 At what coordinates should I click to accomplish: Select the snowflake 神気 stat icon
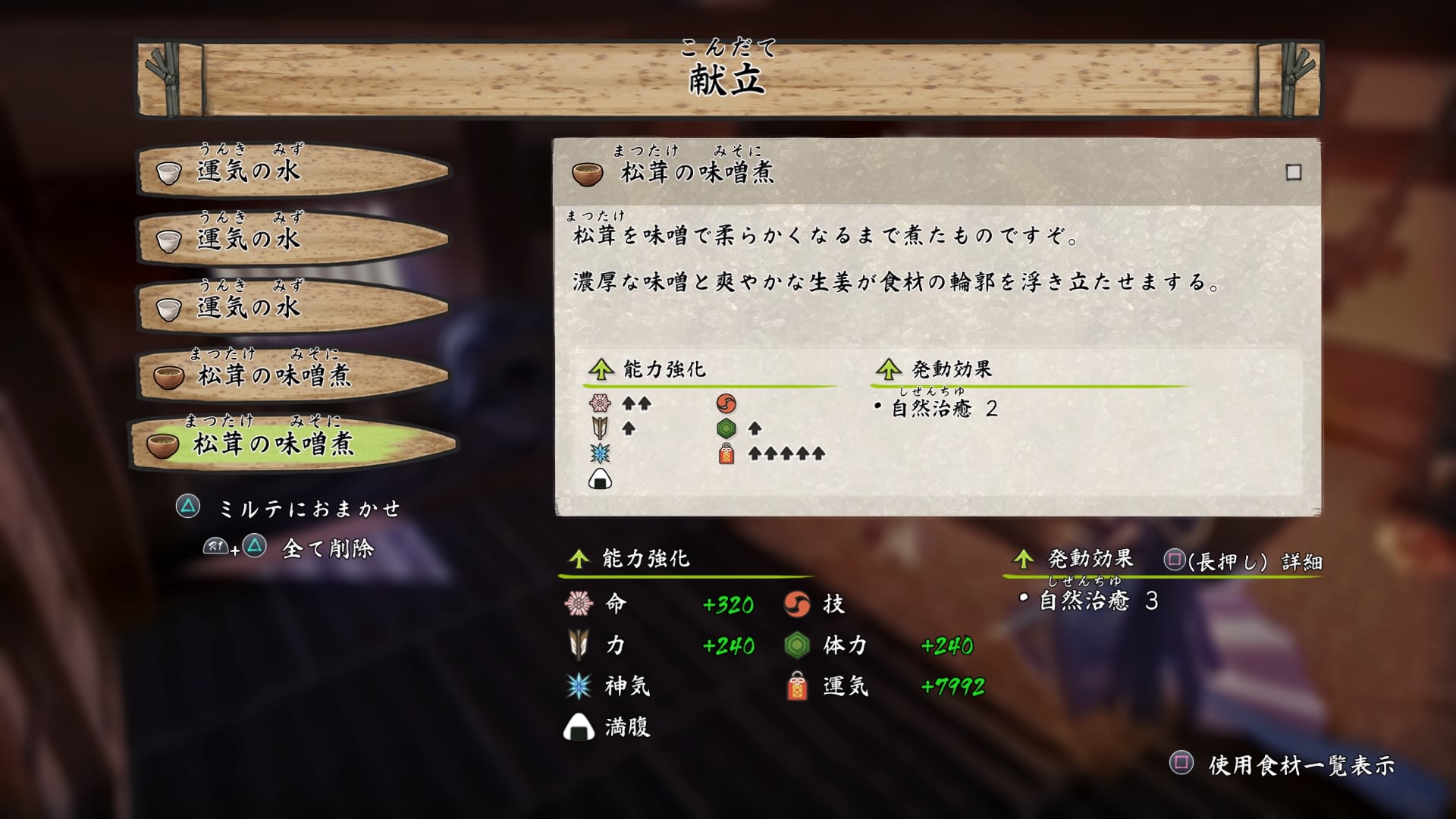579,686
